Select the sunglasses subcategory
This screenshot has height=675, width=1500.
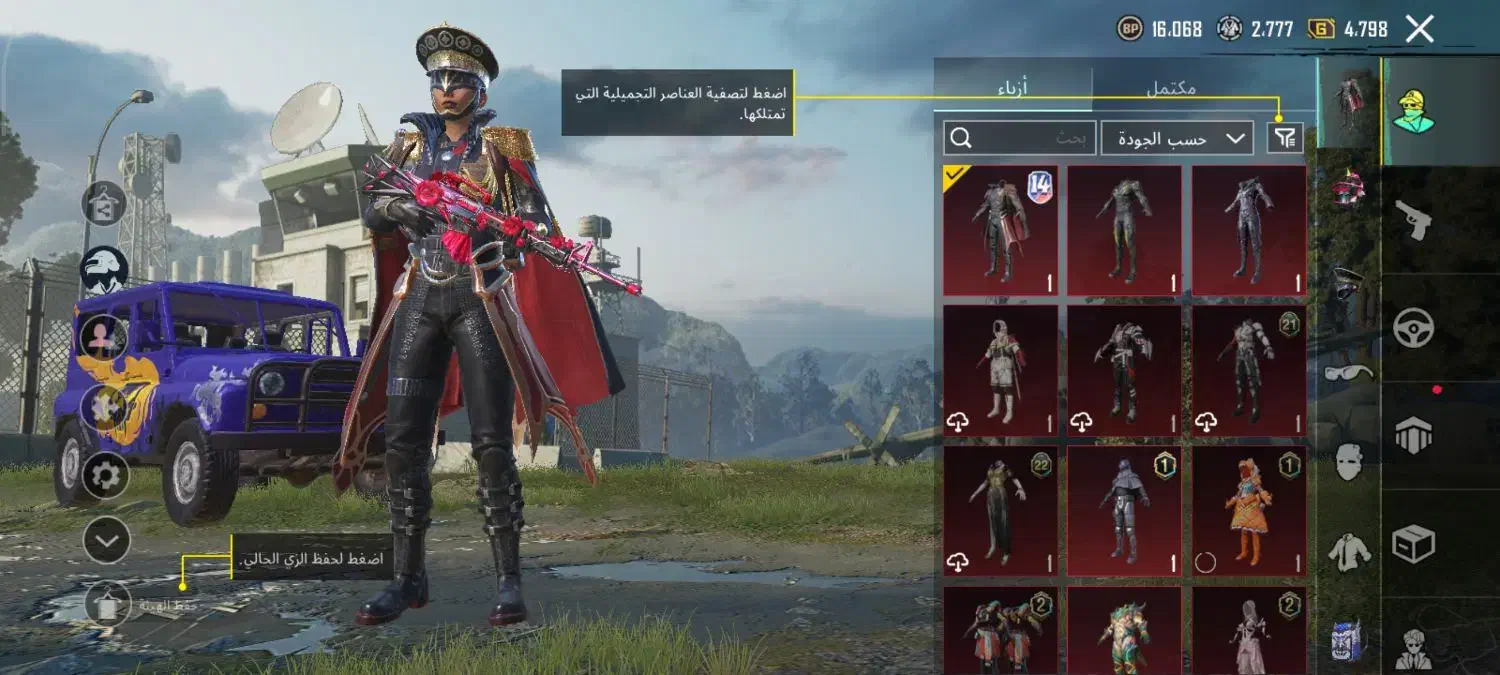(1349, 372)
